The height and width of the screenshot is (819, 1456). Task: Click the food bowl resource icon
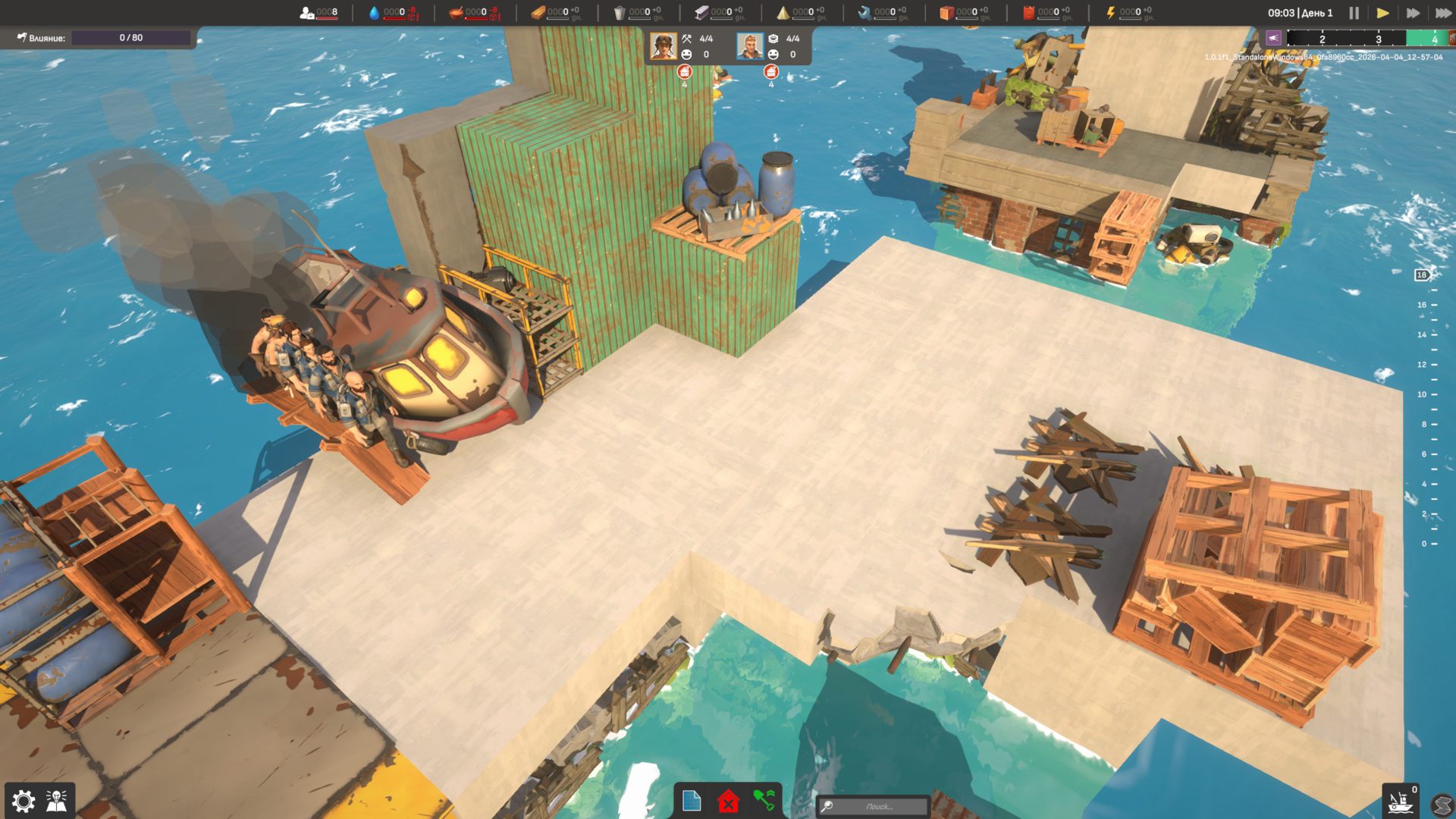coord(456,13)
